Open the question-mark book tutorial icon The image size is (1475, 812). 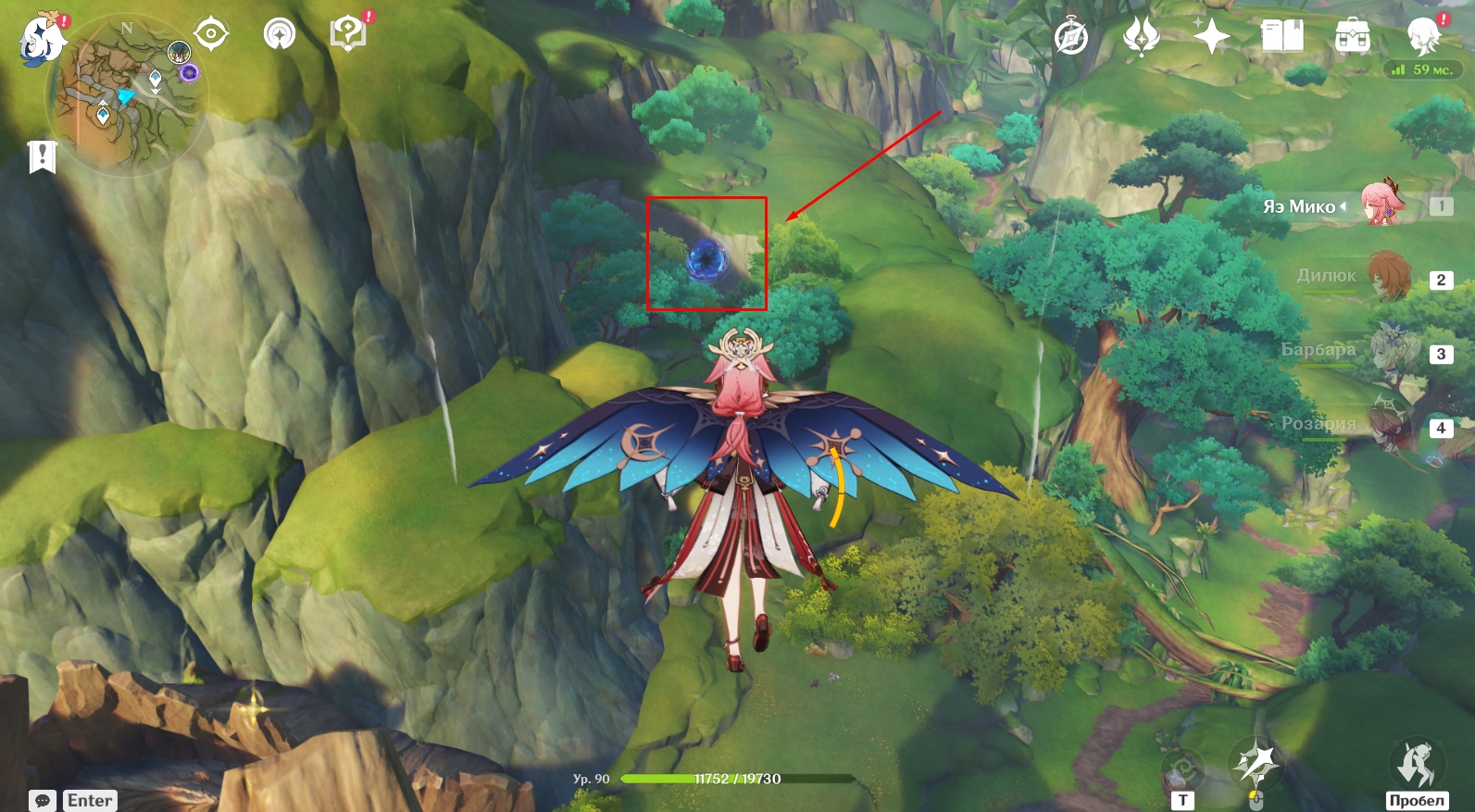(348, 34)
